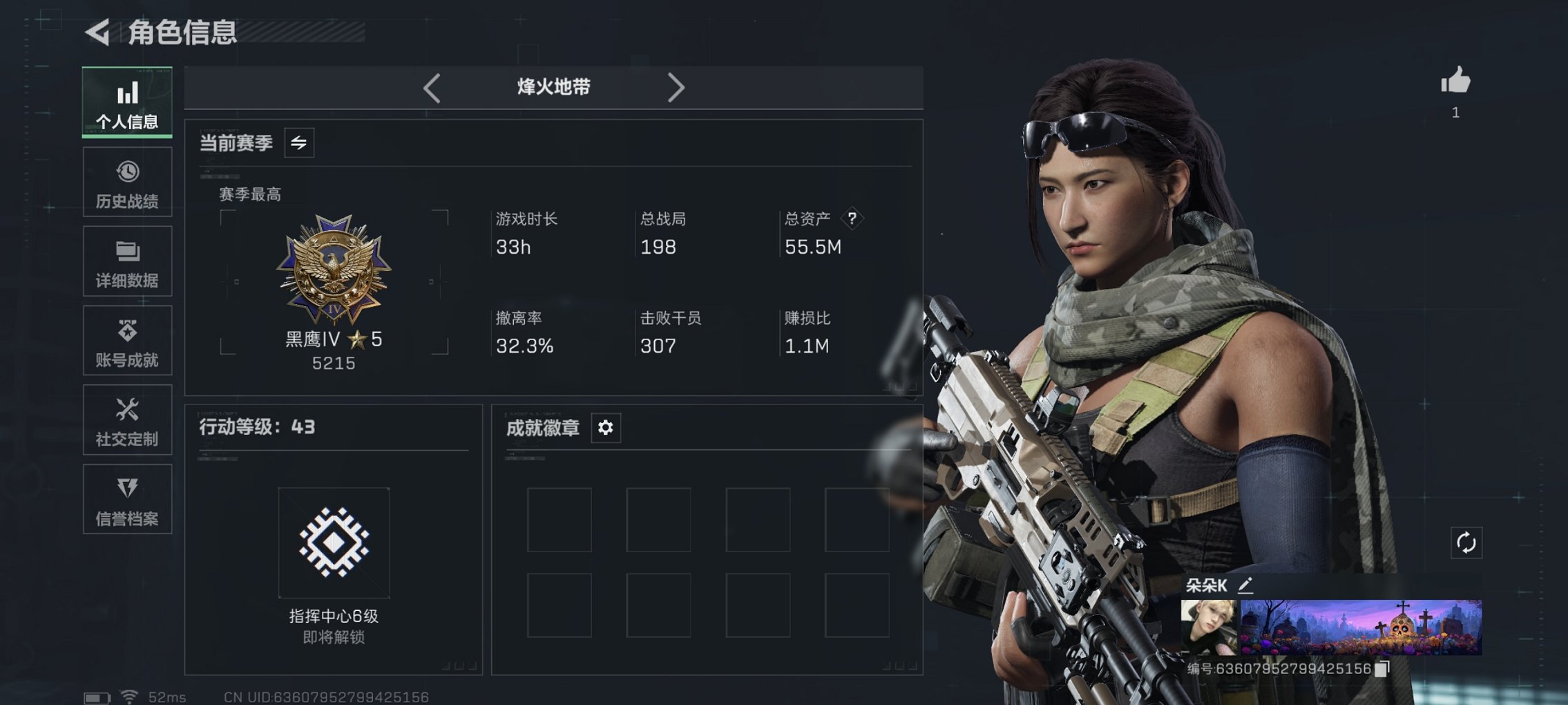Viewport: 1568px width, 705px height.
Task: Open the 信誉档案 panel
Action: (x=126, y=499)
